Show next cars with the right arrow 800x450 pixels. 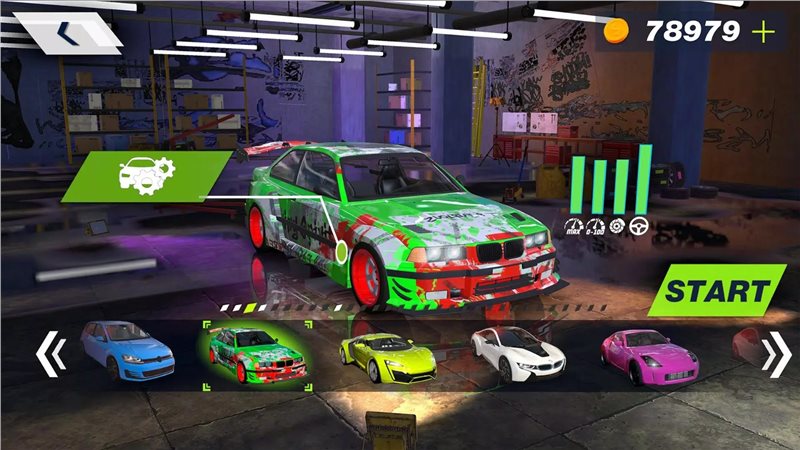(775, 354)
